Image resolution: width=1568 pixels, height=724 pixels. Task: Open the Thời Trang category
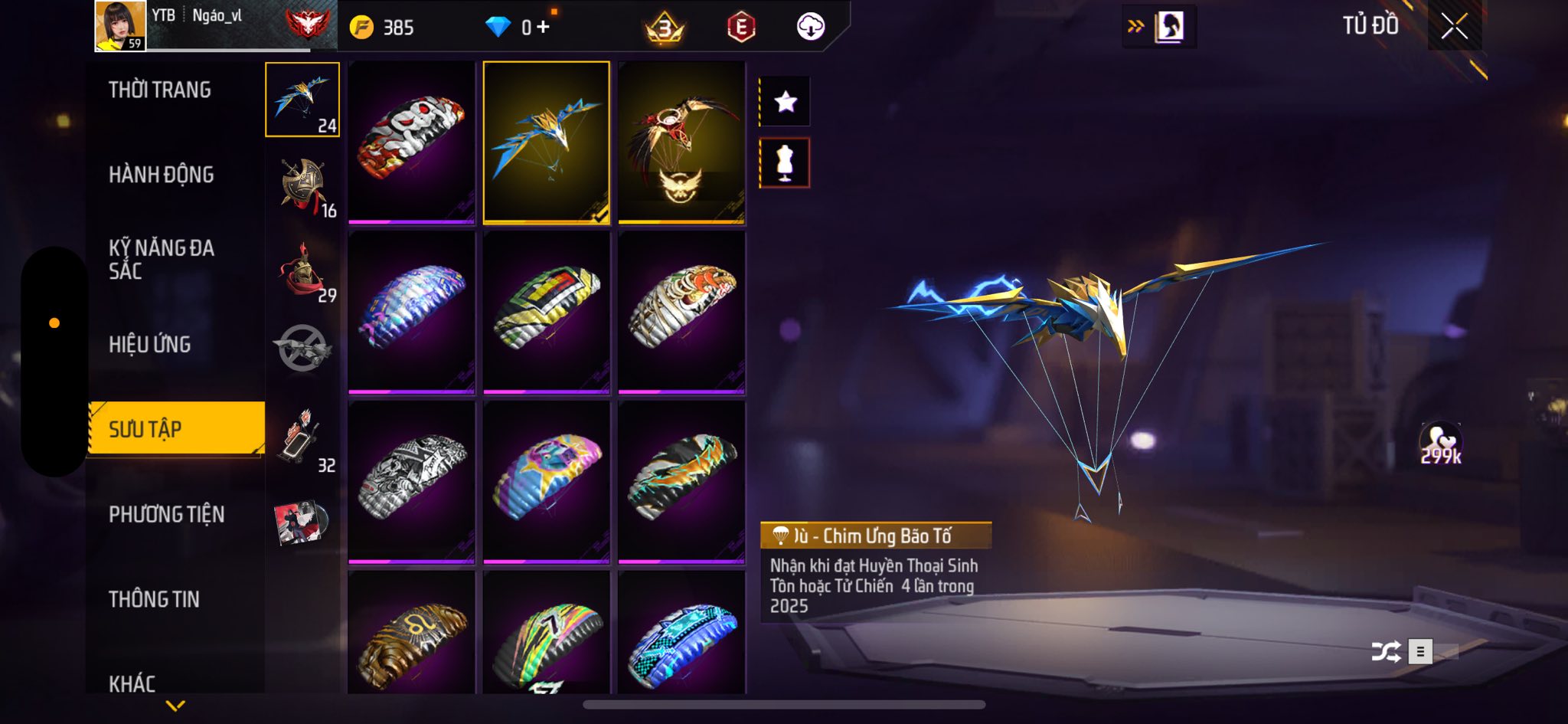click(160, 90)
